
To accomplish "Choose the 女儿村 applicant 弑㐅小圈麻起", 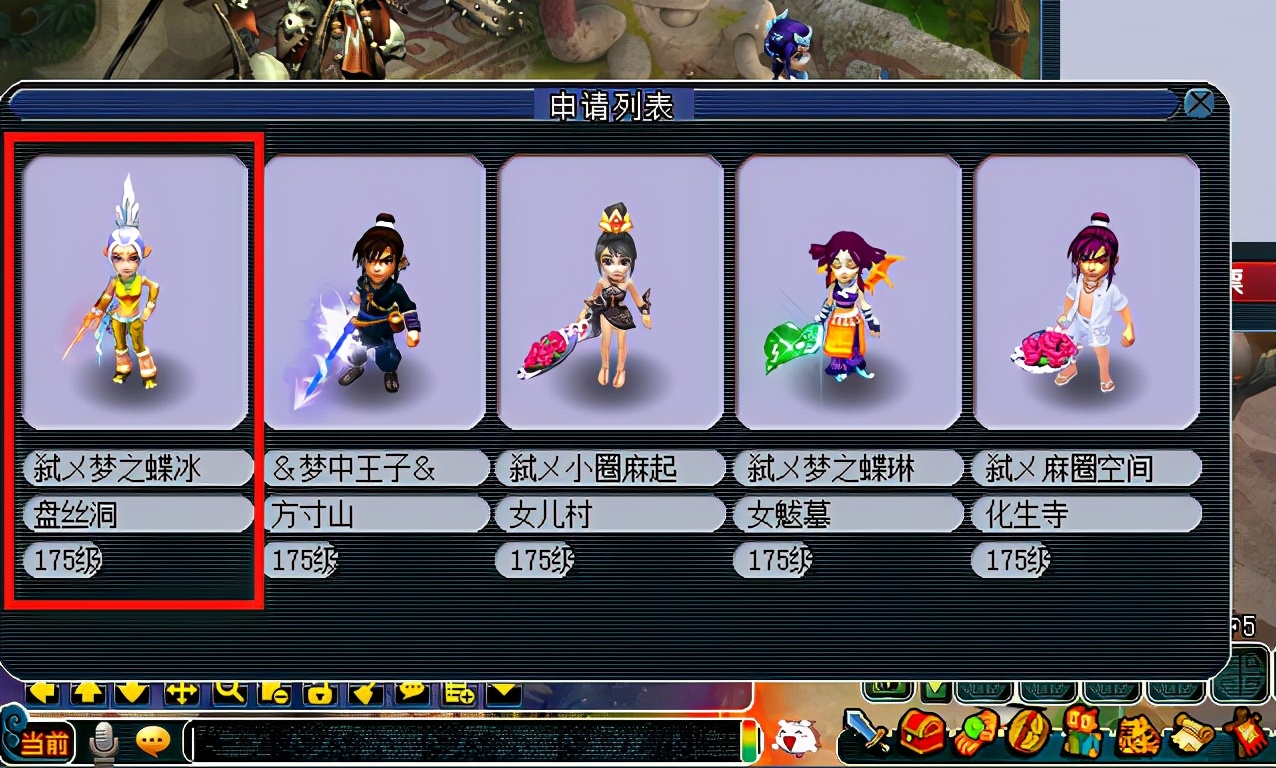I will pos(610,292).
